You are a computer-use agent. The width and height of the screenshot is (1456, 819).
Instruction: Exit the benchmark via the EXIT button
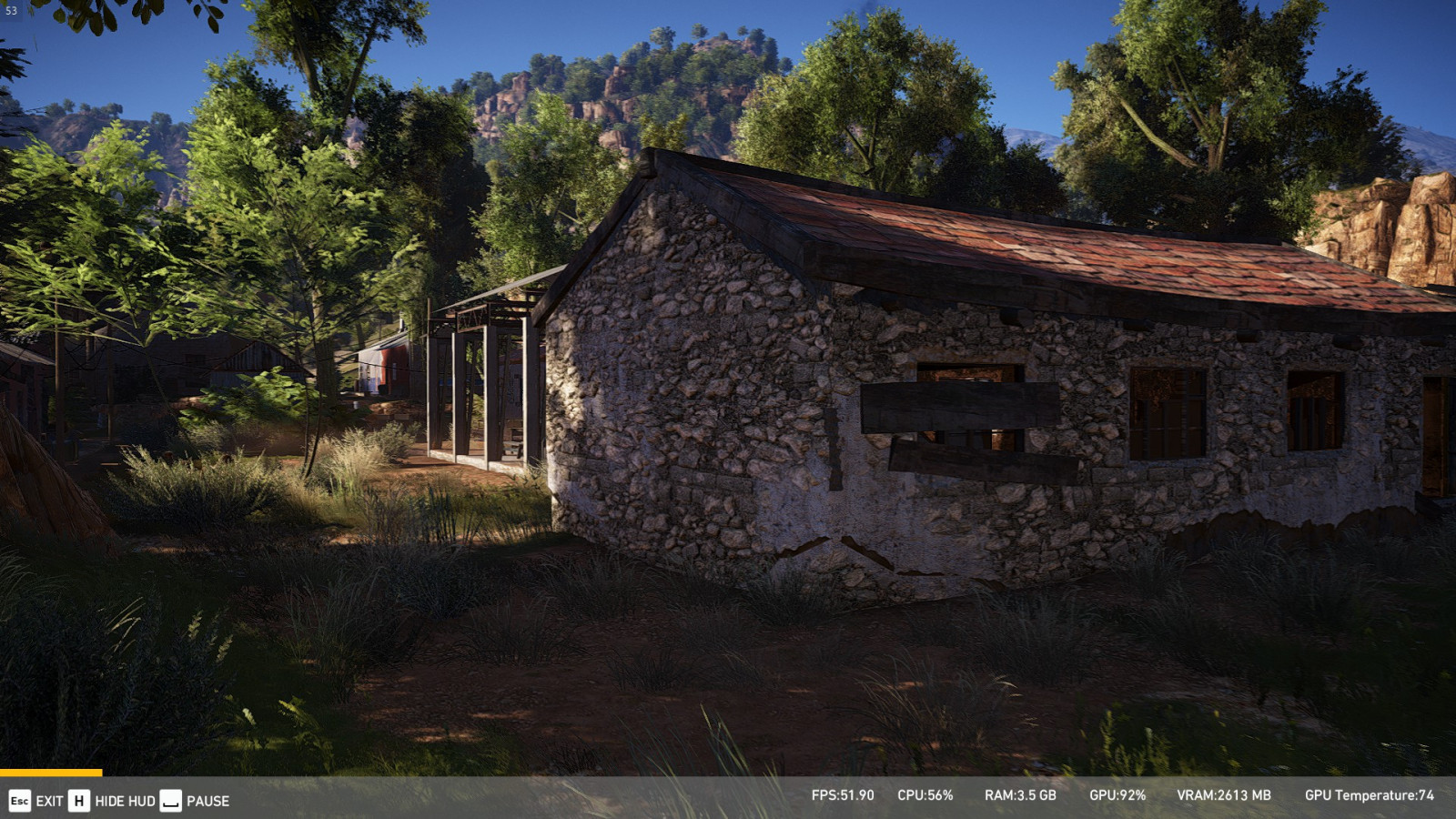point(36,801)
